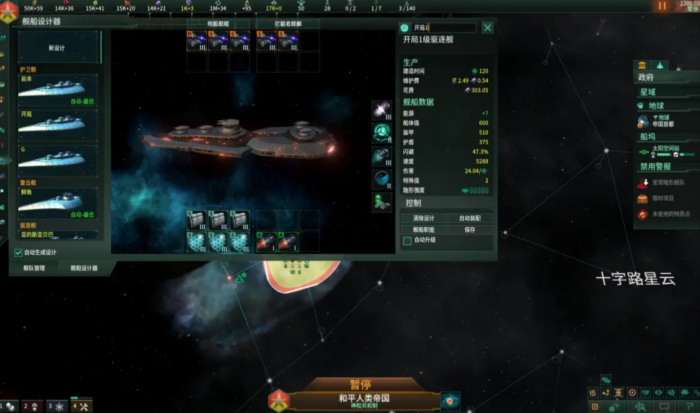Click the 清除设计 clear design button
Viewport: 700px width, 413px height.
(424, 217)
